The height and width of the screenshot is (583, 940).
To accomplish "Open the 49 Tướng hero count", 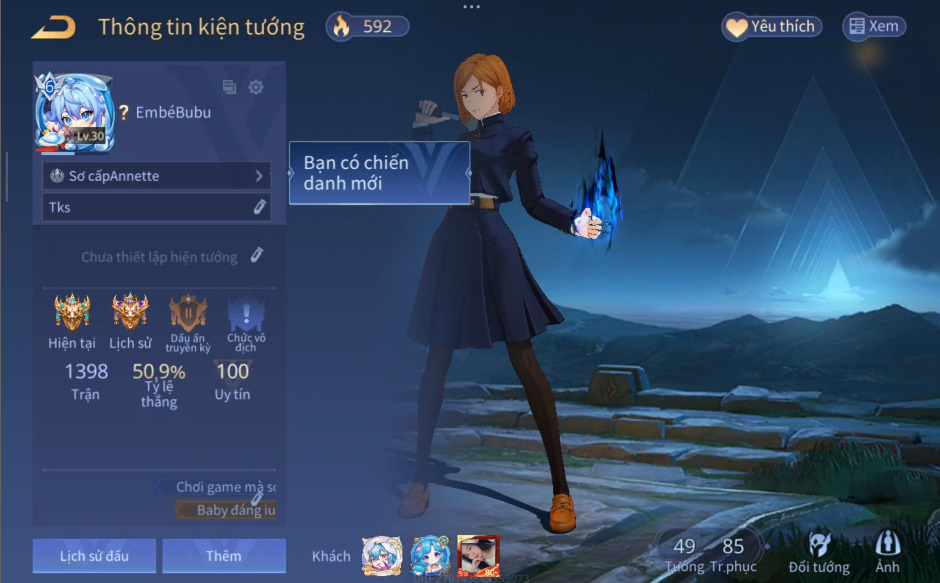I will [x=684, y=553].
